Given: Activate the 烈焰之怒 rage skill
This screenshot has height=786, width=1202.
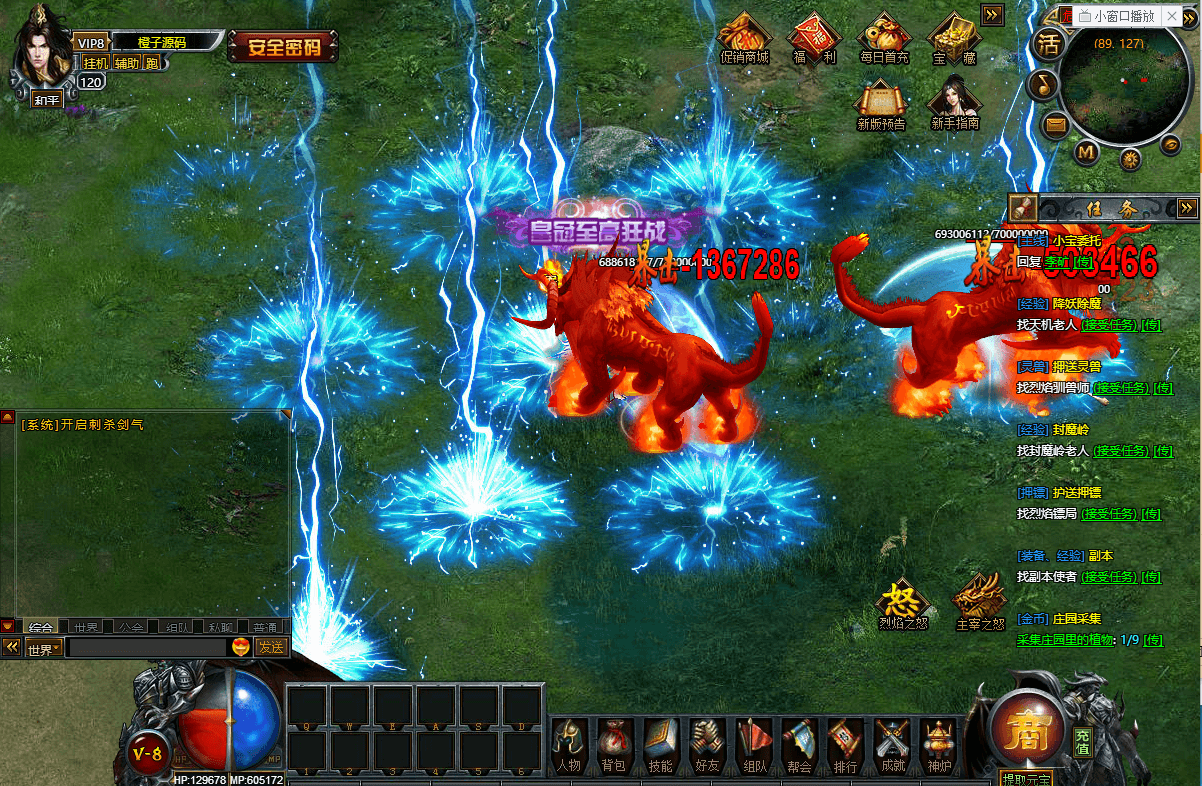Looking at the screenshot, I should 901,602.
